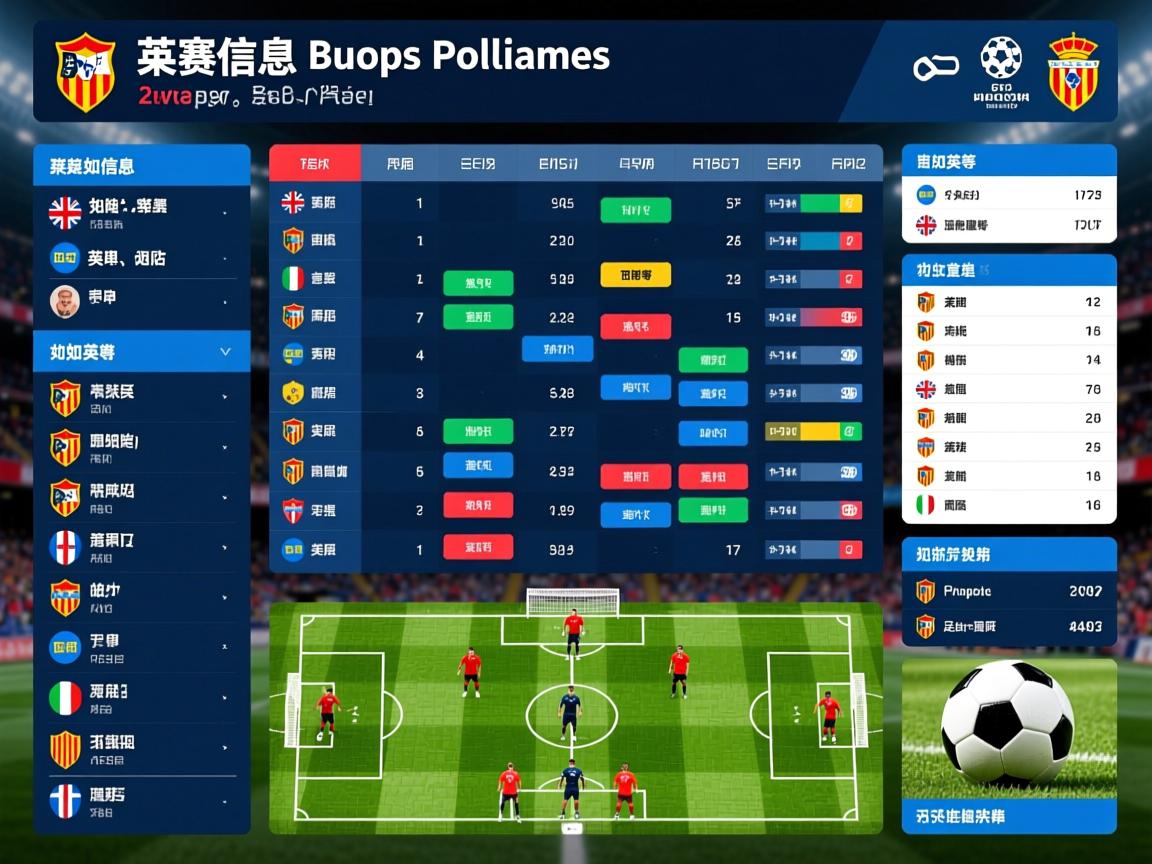The width and height of the screenshot is (1152, 864).
Task: Click the club crest beside the header title
Action: tap(85, 71)
